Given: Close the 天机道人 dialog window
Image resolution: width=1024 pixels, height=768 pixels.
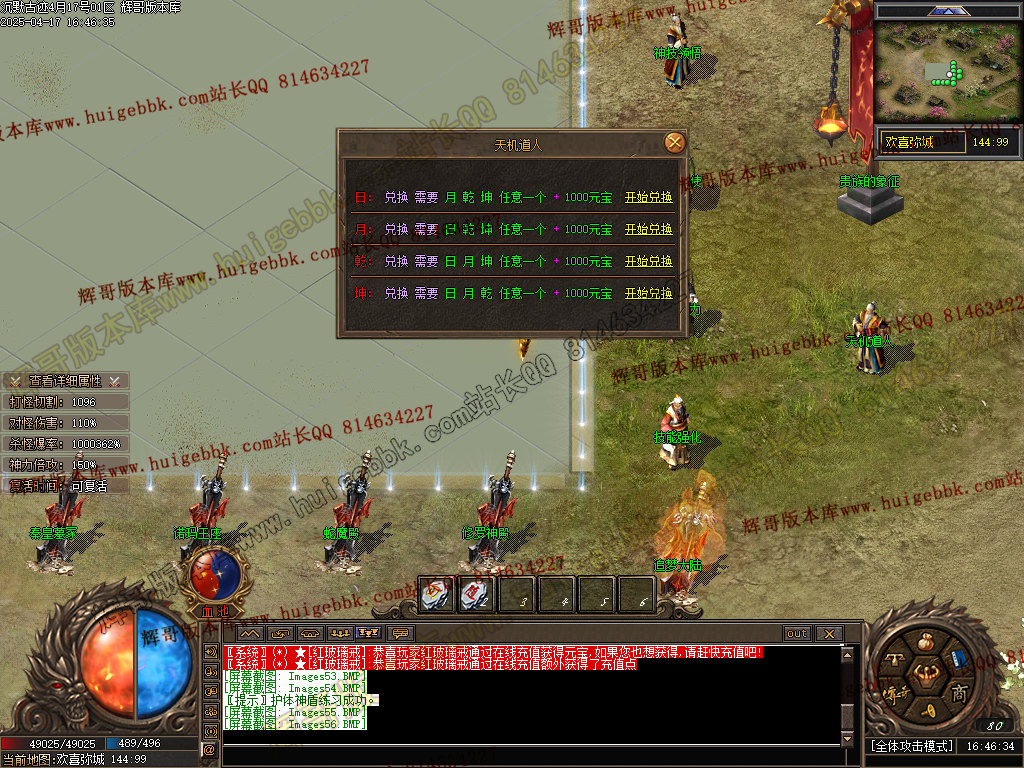Looking at the screenshot, I should tap(675, 143).
